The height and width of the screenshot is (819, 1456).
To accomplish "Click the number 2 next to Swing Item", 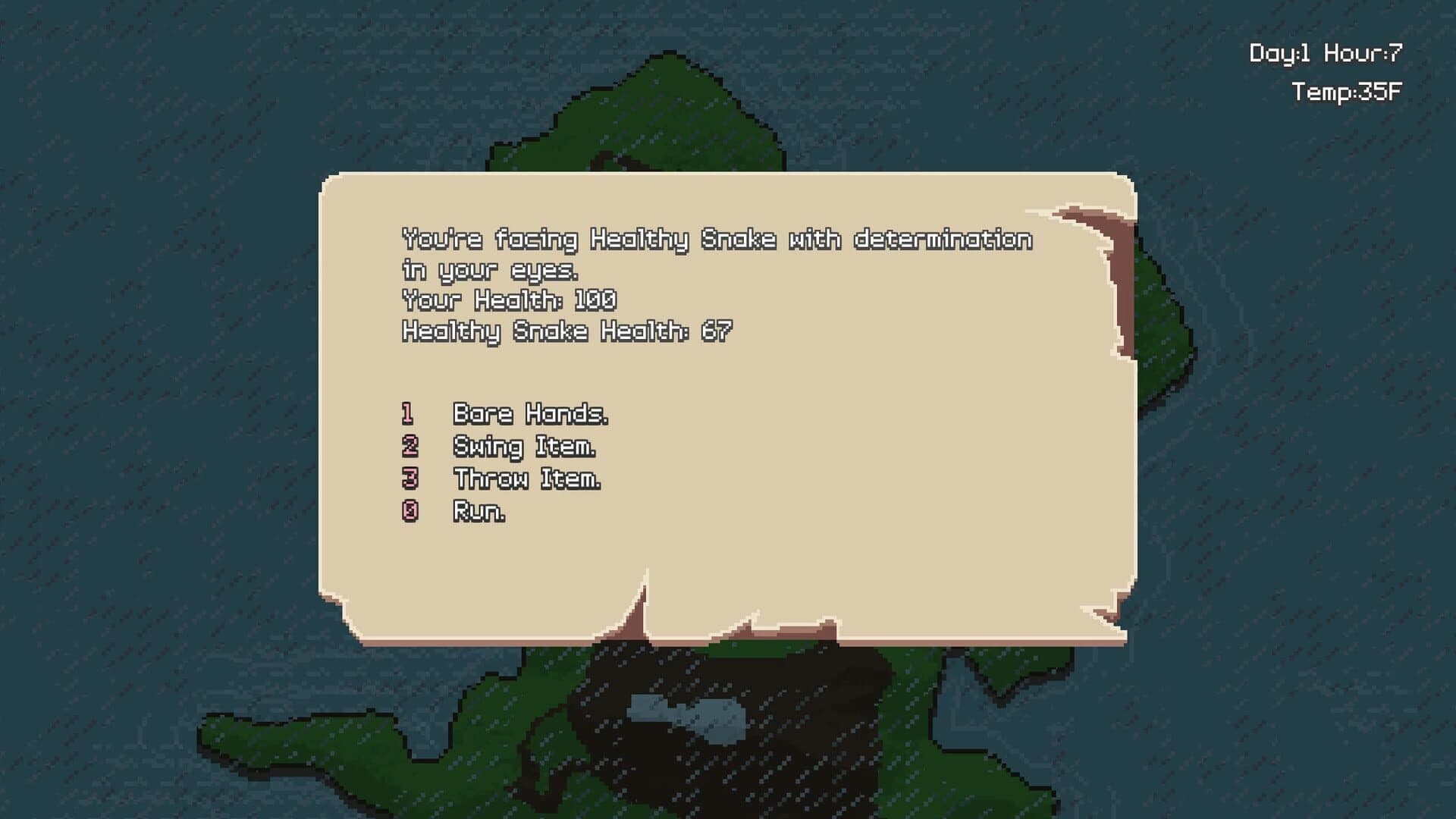I will tap(408, 447).
